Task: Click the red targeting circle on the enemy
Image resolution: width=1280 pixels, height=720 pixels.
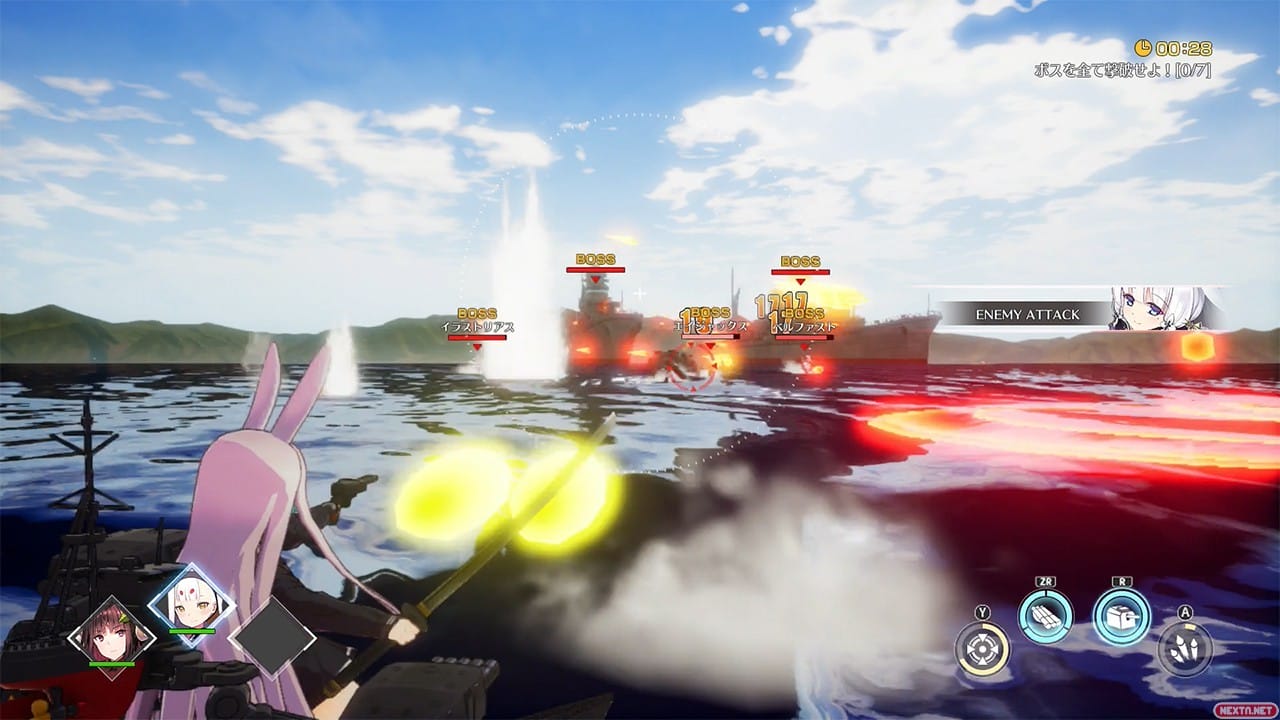Action: click(692, 368)
